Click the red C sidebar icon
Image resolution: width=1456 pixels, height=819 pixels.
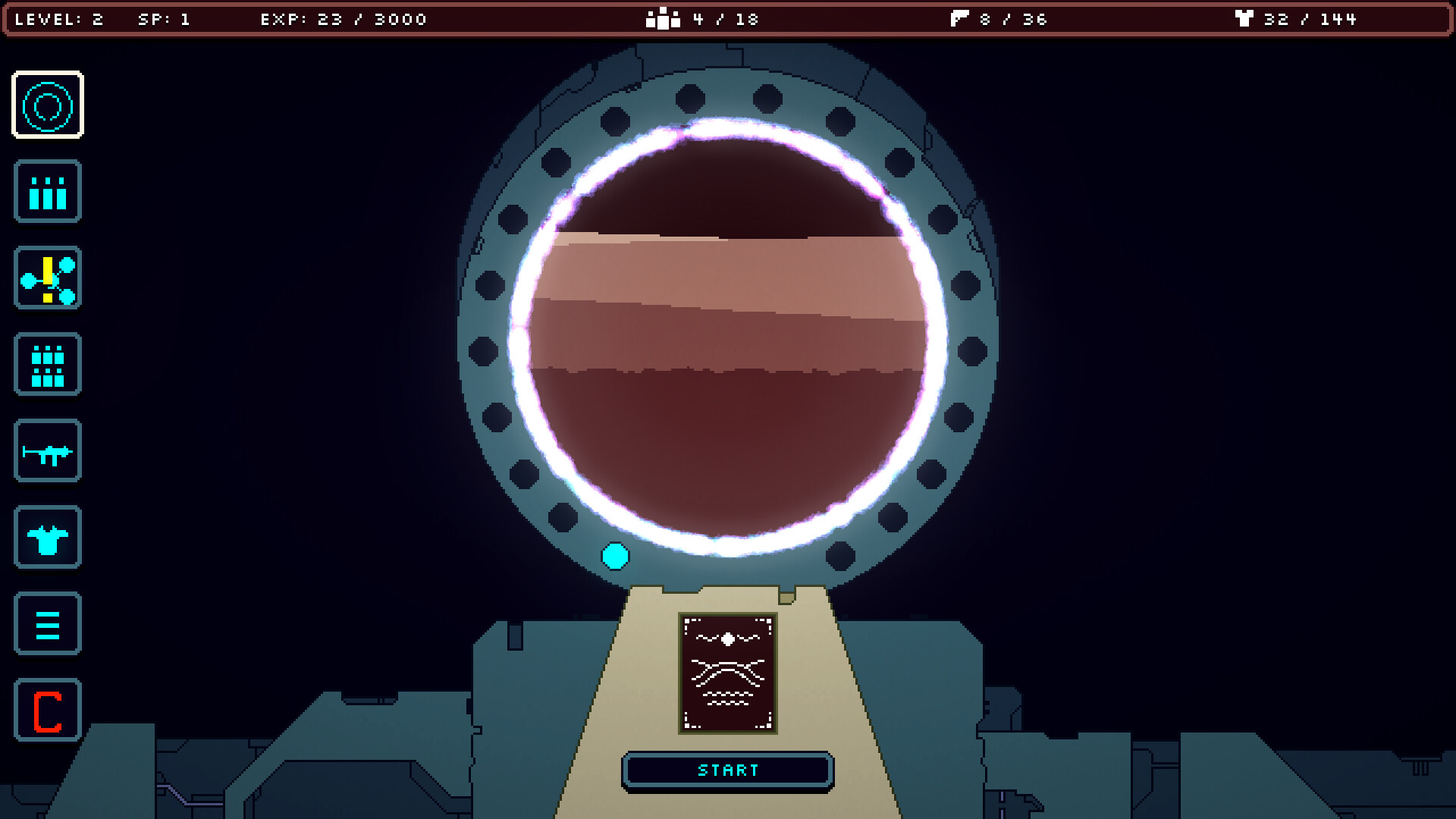click(x=48, y=711)
